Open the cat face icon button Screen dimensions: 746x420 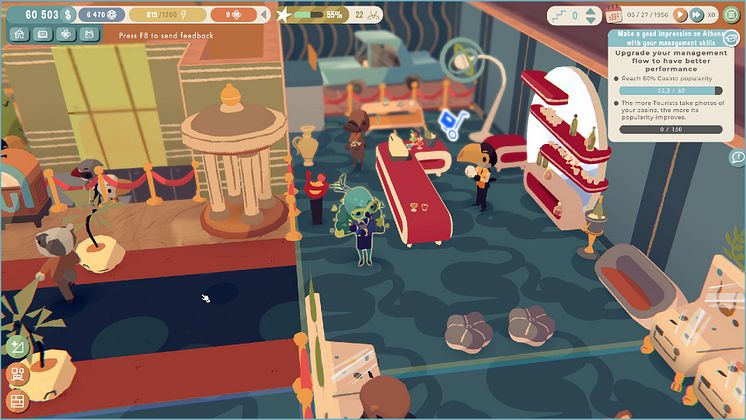[x=88, y=33]
